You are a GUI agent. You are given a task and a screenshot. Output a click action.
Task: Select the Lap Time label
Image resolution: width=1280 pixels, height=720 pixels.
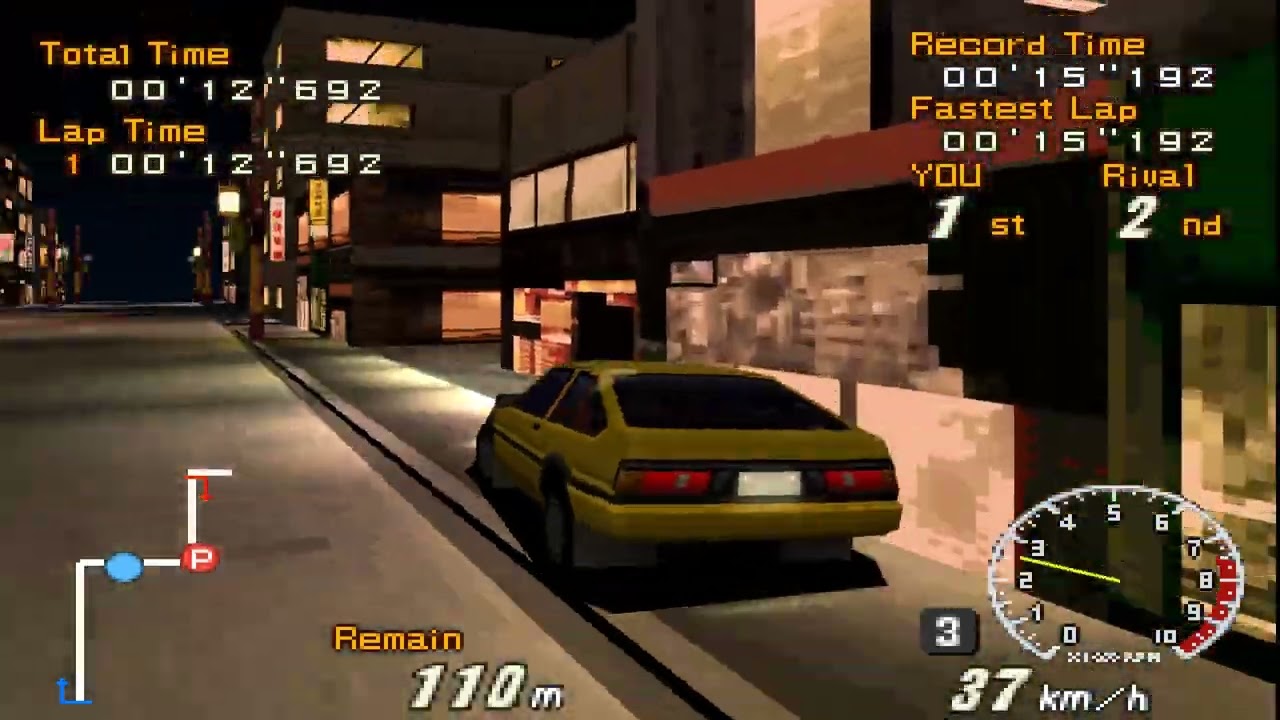pyautogui.click(x=120, y=131)
